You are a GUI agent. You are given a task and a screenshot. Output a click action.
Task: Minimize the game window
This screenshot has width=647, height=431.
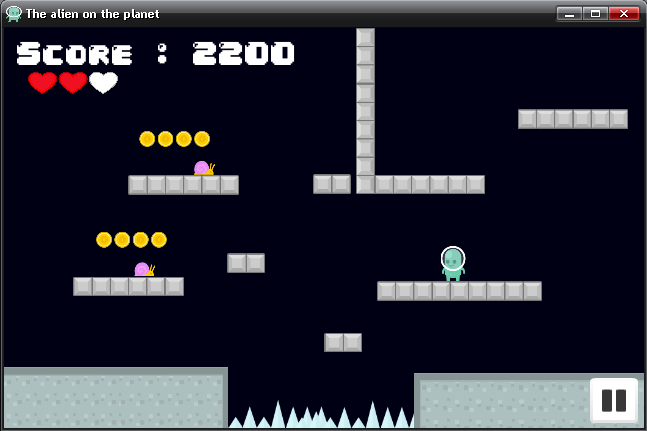pos(569,13)
